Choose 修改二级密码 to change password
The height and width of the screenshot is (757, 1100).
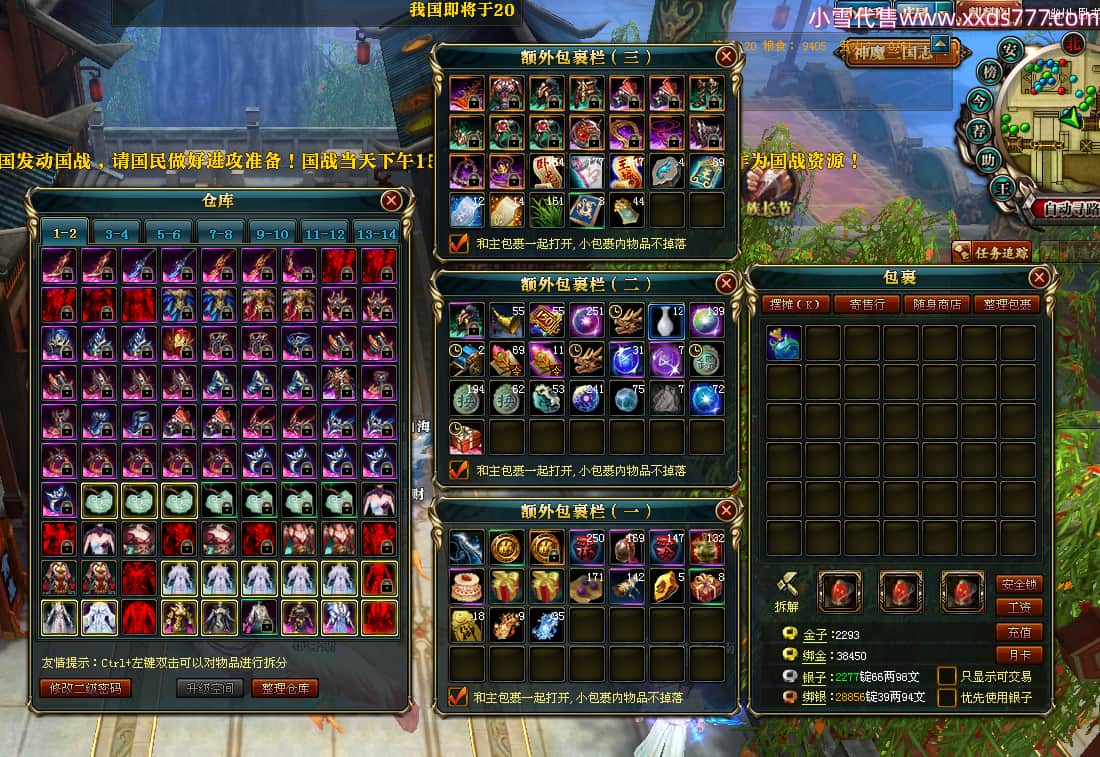[86, 688]
